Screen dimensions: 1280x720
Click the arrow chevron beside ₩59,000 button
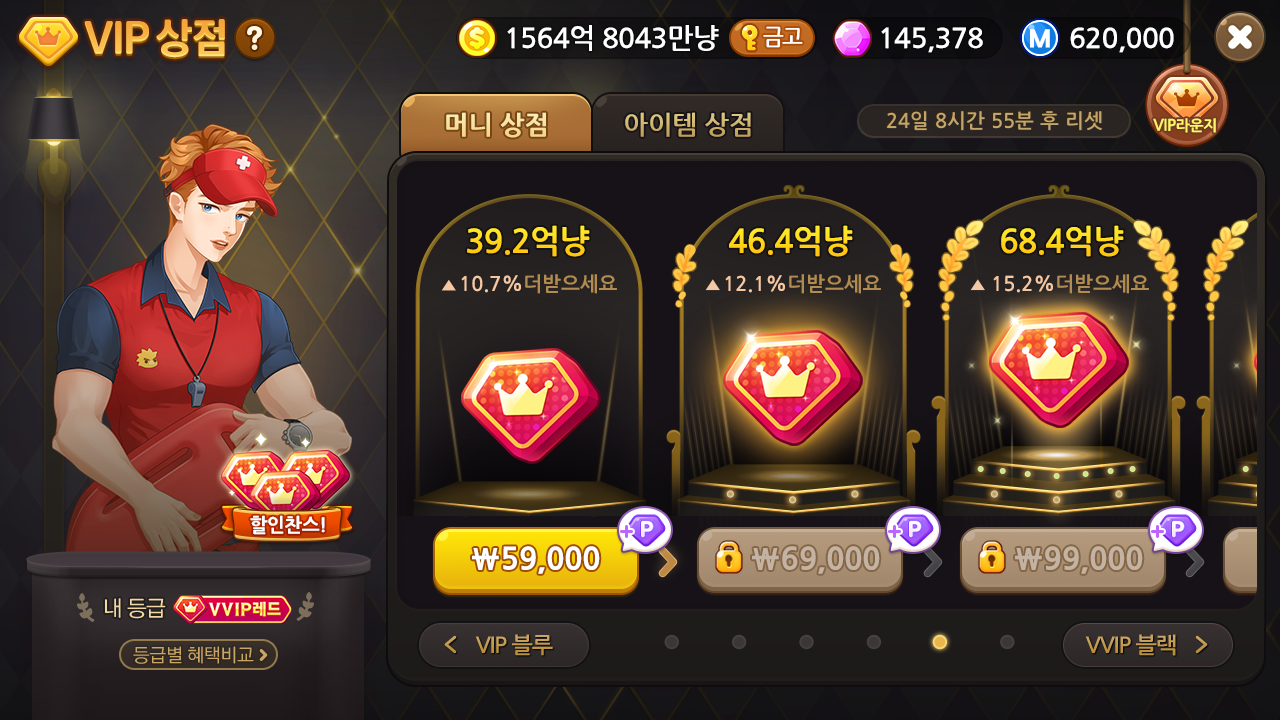(x=668, y=562)
